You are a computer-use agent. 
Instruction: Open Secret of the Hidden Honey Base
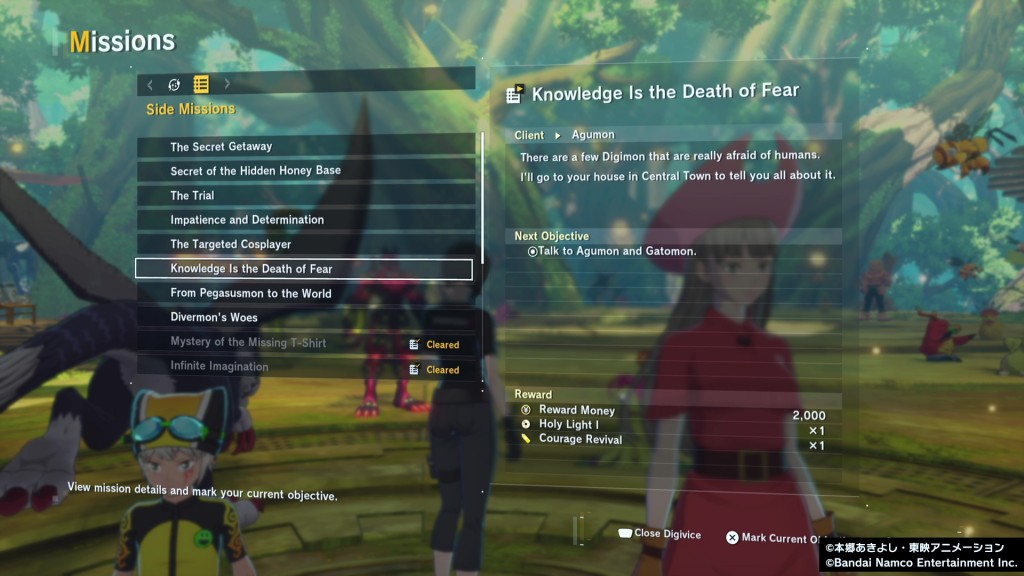[305, 171]
